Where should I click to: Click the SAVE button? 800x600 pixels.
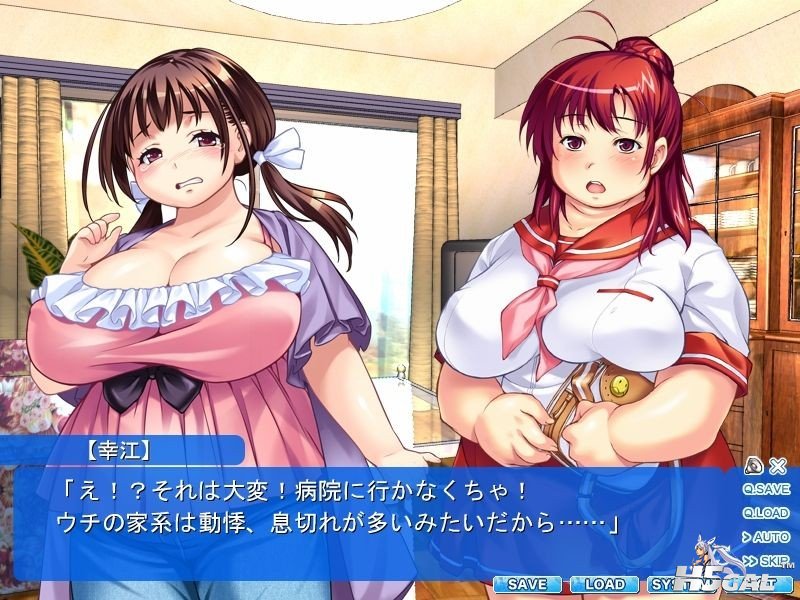[526, 583]
